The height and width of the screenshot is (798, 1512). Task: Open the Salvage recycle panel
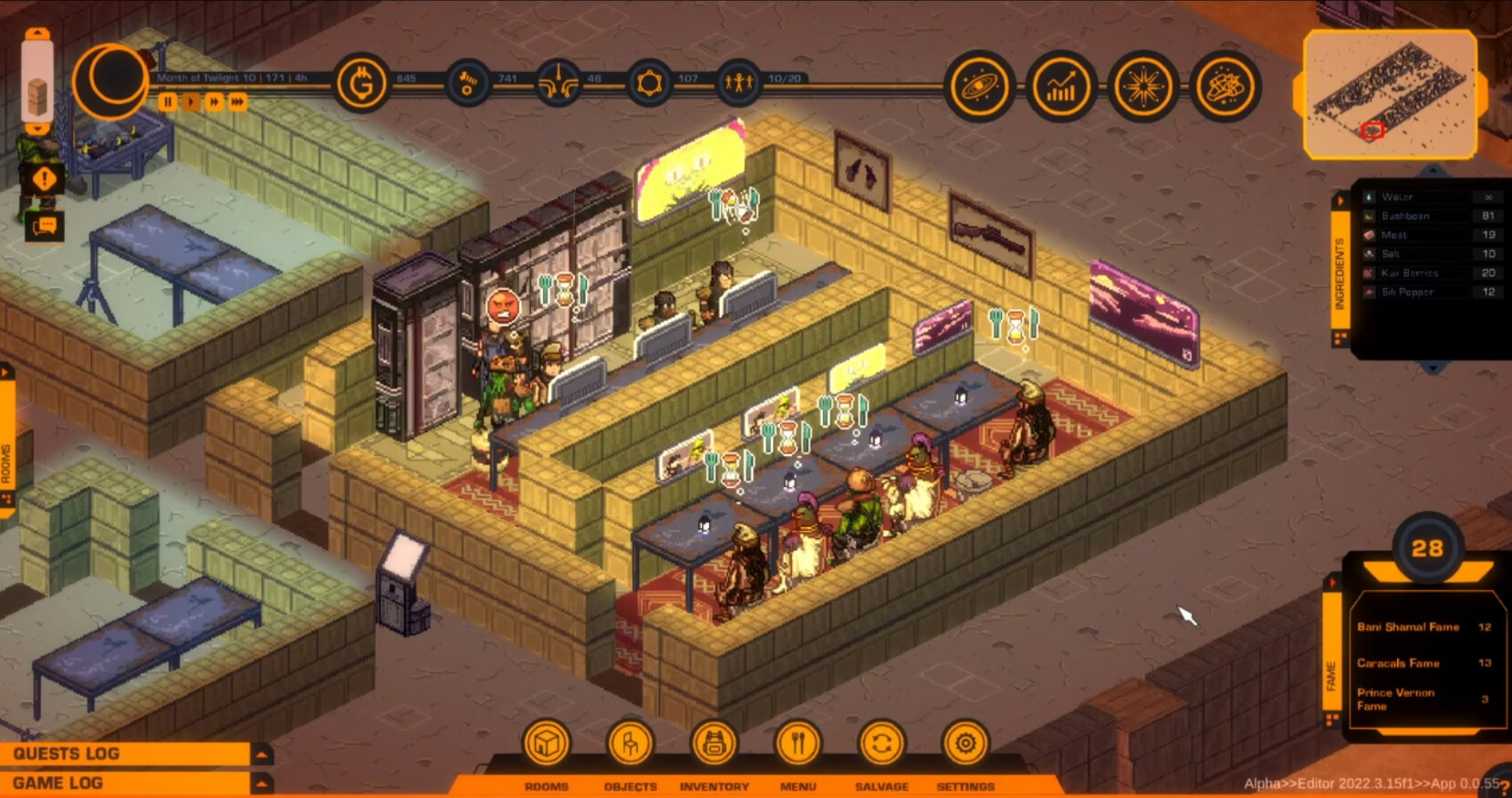(881, 743)
